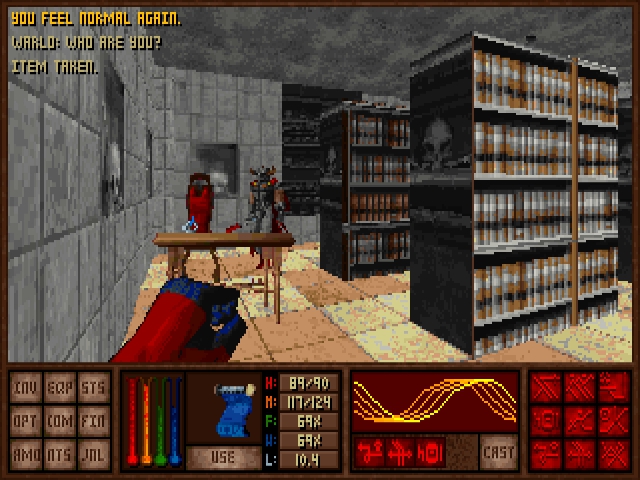Open the OPT options menu
Screen dimensions: 640x480
point(27,420)
